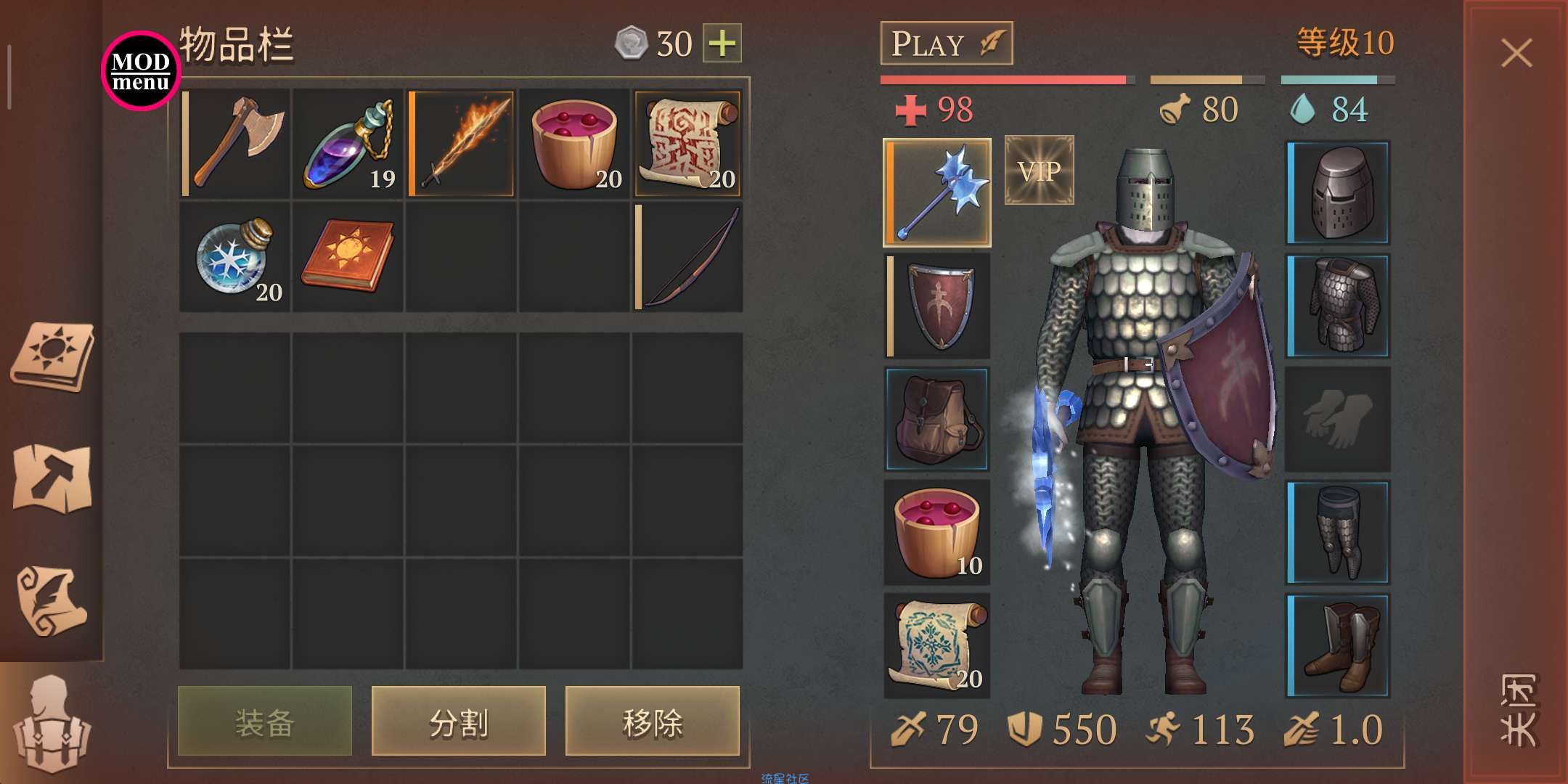Select the berry bowl stack of 20
The width and height of the screenshot is (1568, 784).
[575, 143]
